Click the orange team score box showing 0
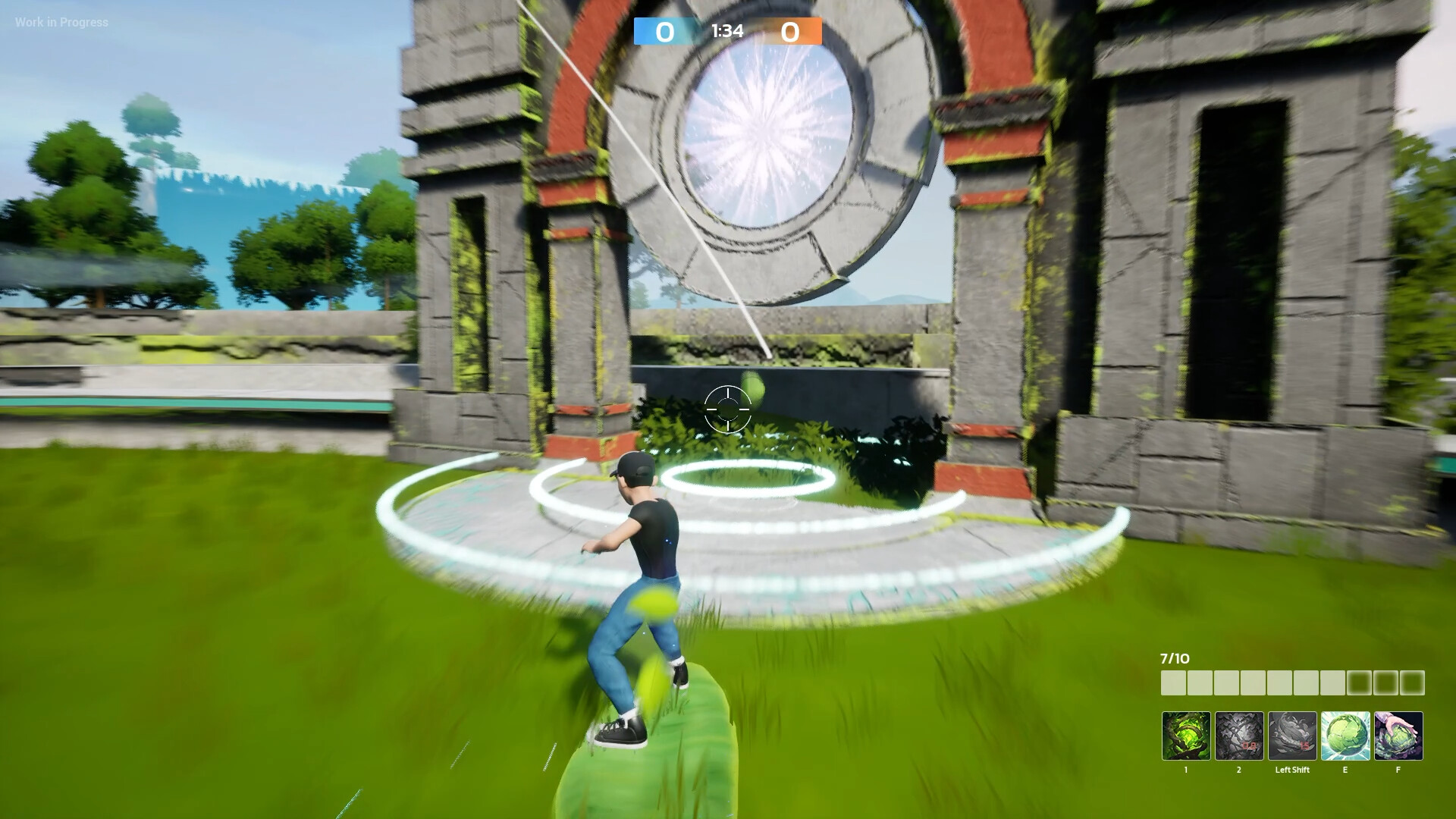The image size is (1456, 819). [x=791, y=32]
